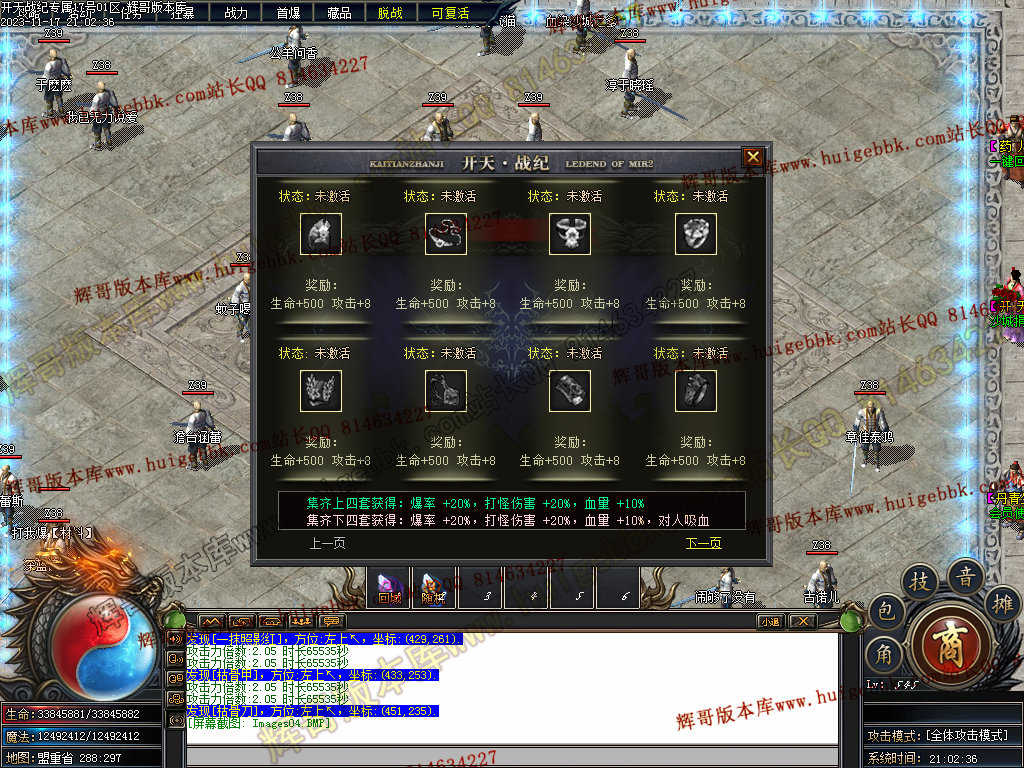1024x768 pixels.
Task: Close the 开天·战纪 panel
Action: click(753, 157)
